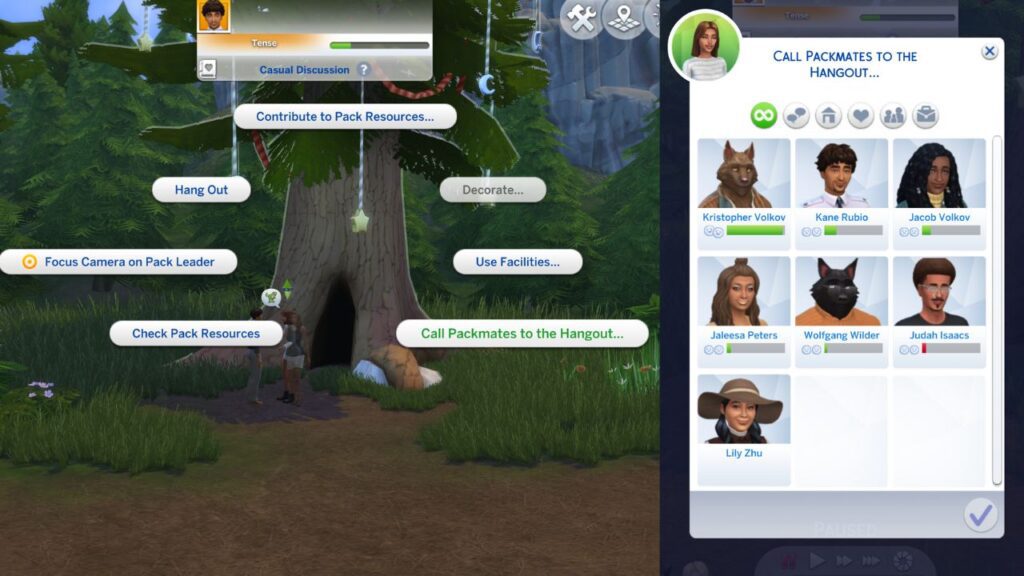1024x576 pixels.
Task: Select the Hang Out interaction
Action: click(201, 190)
